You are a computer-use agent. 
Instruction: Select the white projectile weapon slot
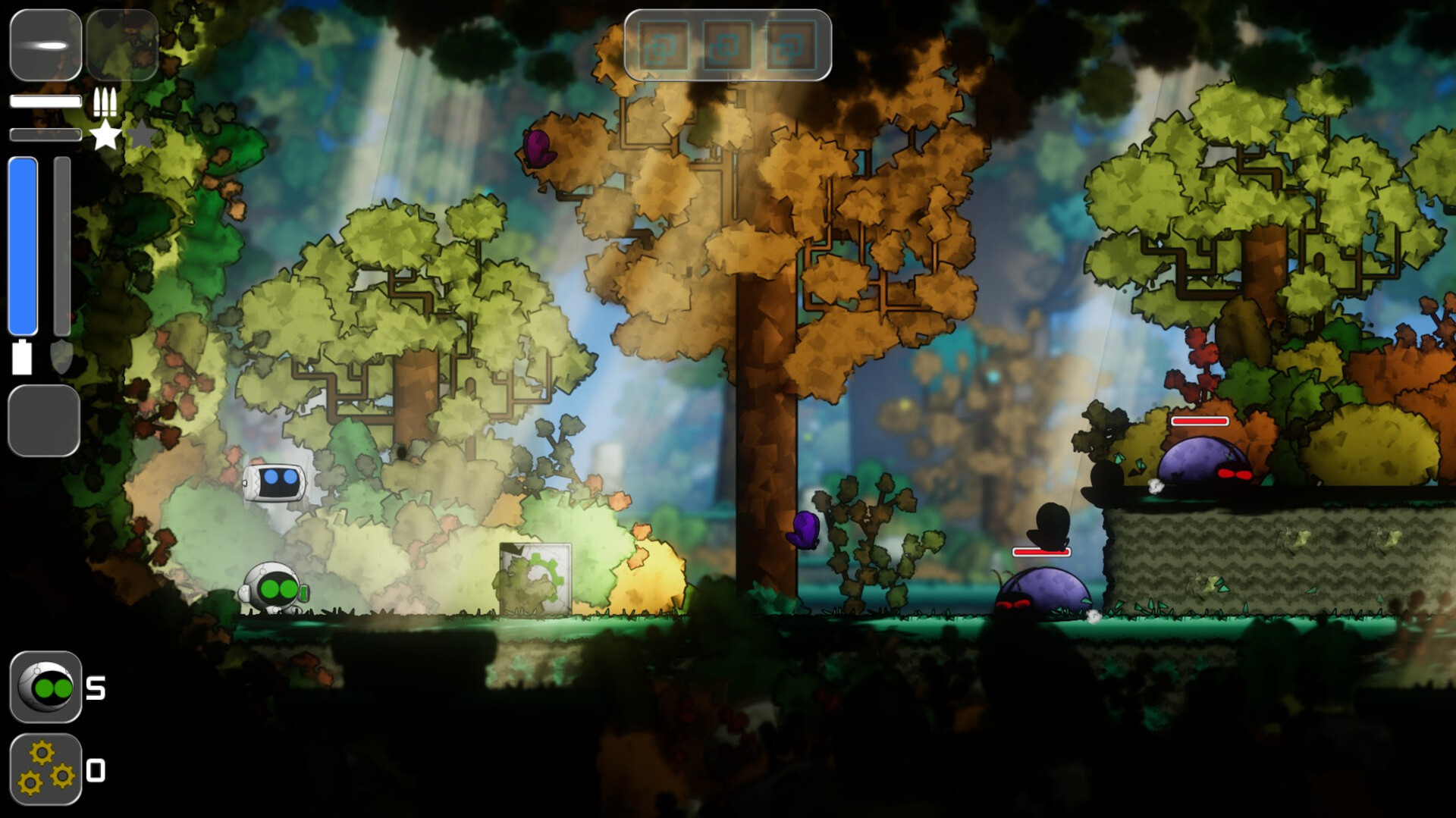click(45, 45)
